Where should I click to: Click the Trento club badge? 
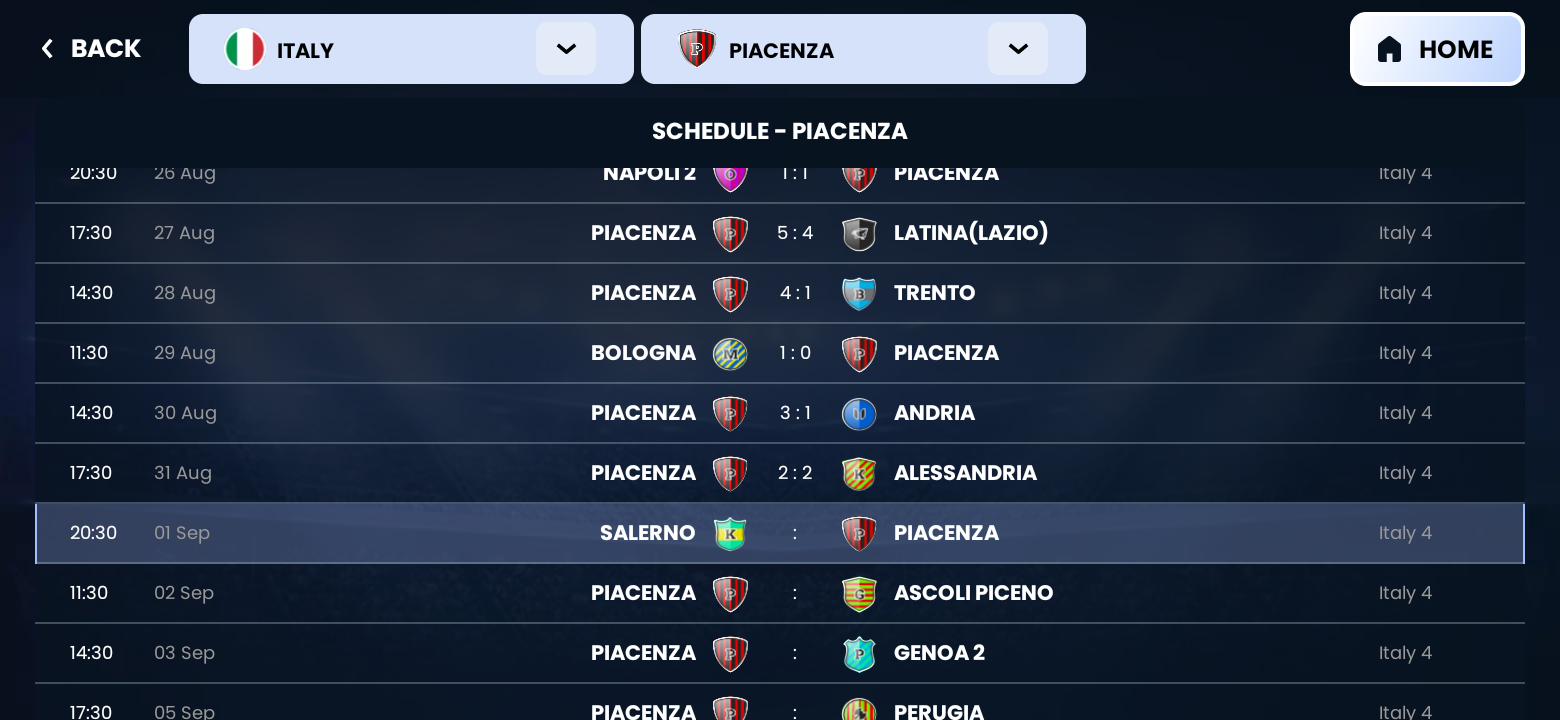[859, 293]
